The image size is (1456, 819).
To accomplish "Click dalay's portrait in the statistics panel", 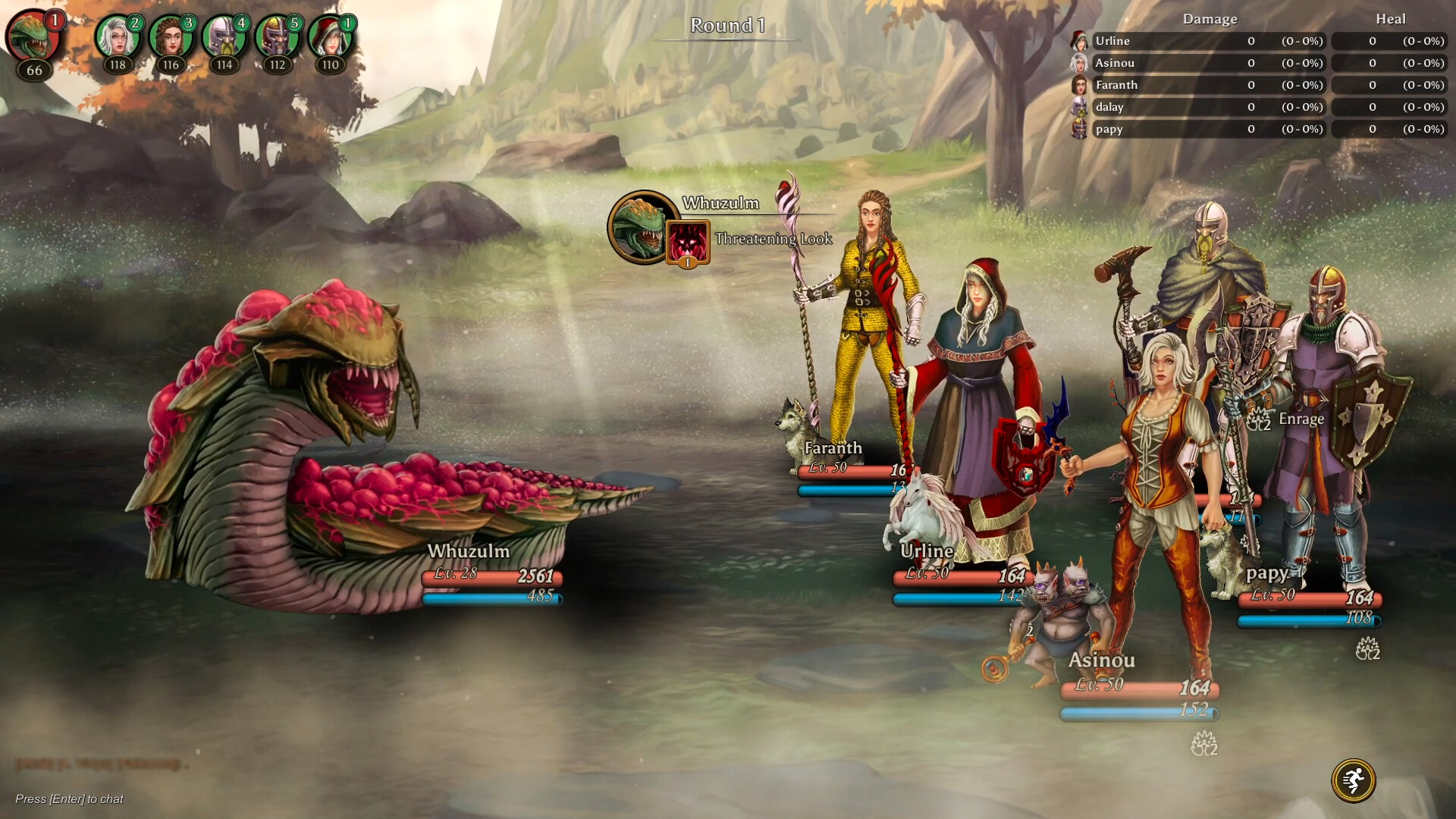I will 1079,107.
